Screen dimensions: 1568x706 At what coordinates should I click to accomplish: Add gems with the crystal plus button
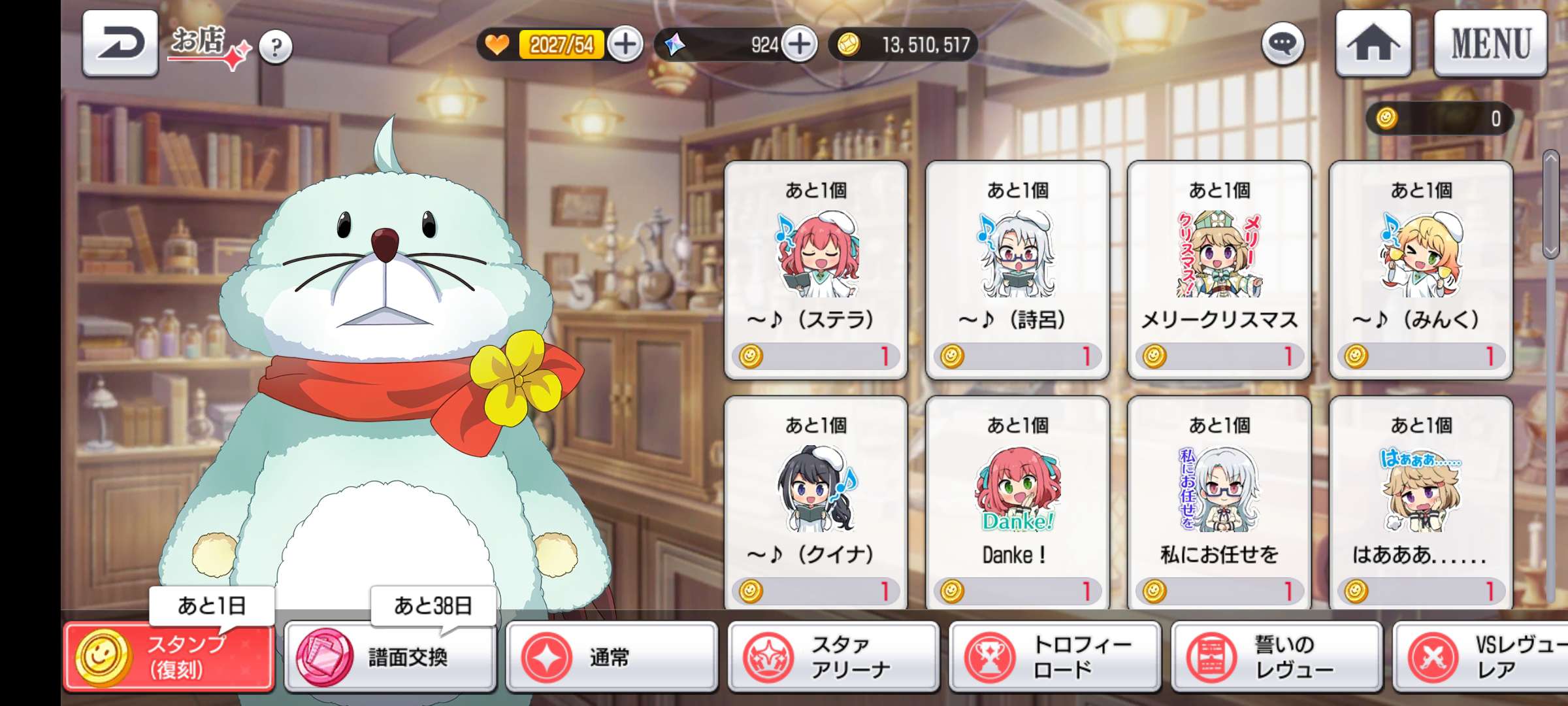[x=800, y=44]
